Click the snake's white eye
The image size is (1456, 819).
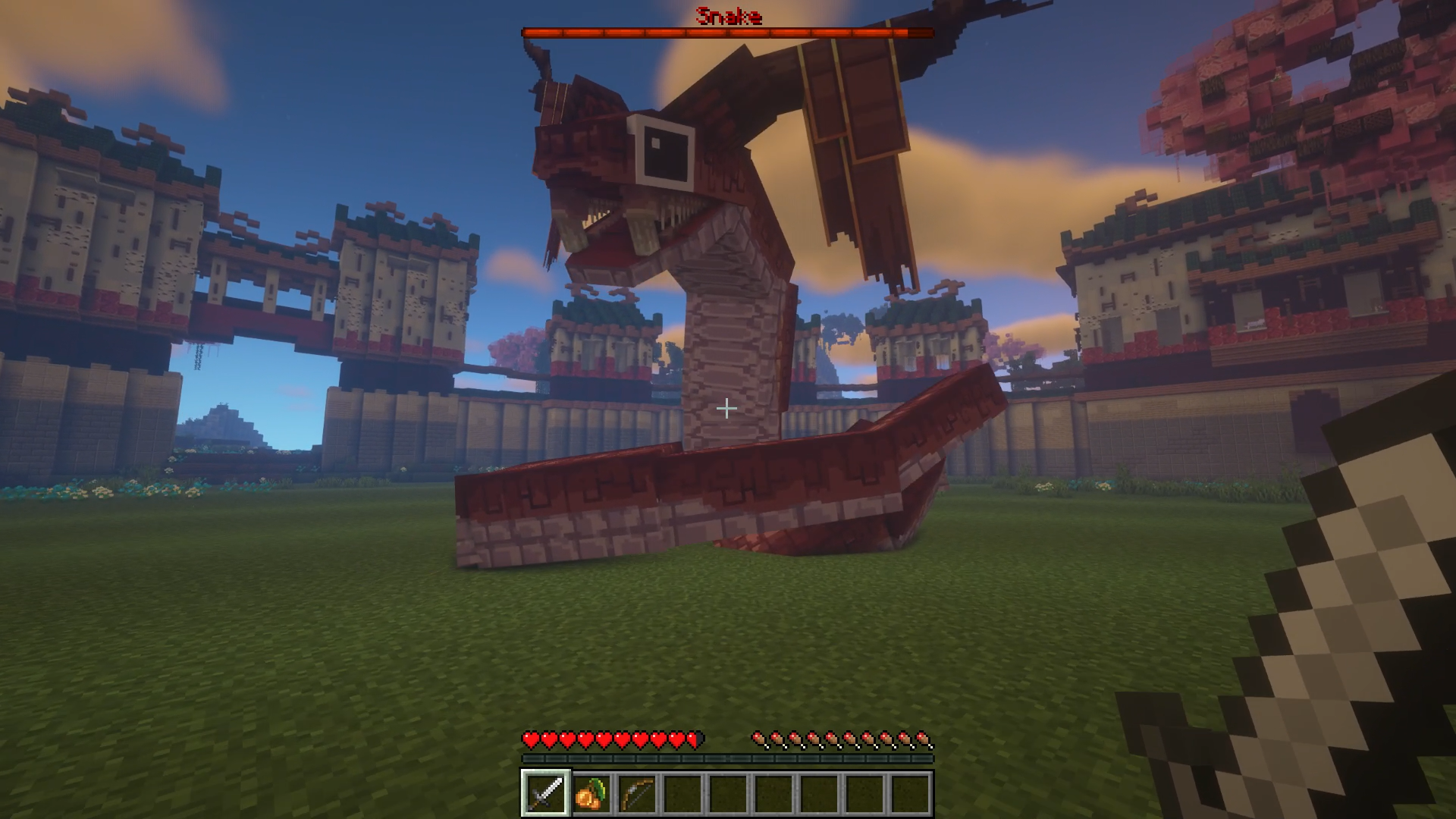pos(663,152)
